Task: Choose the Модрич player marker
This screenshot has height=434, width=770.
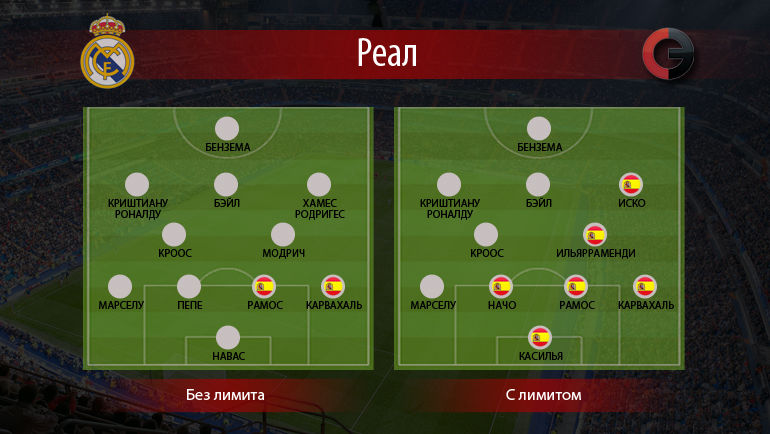Action: pyautogui.click(x=283, y=235)
